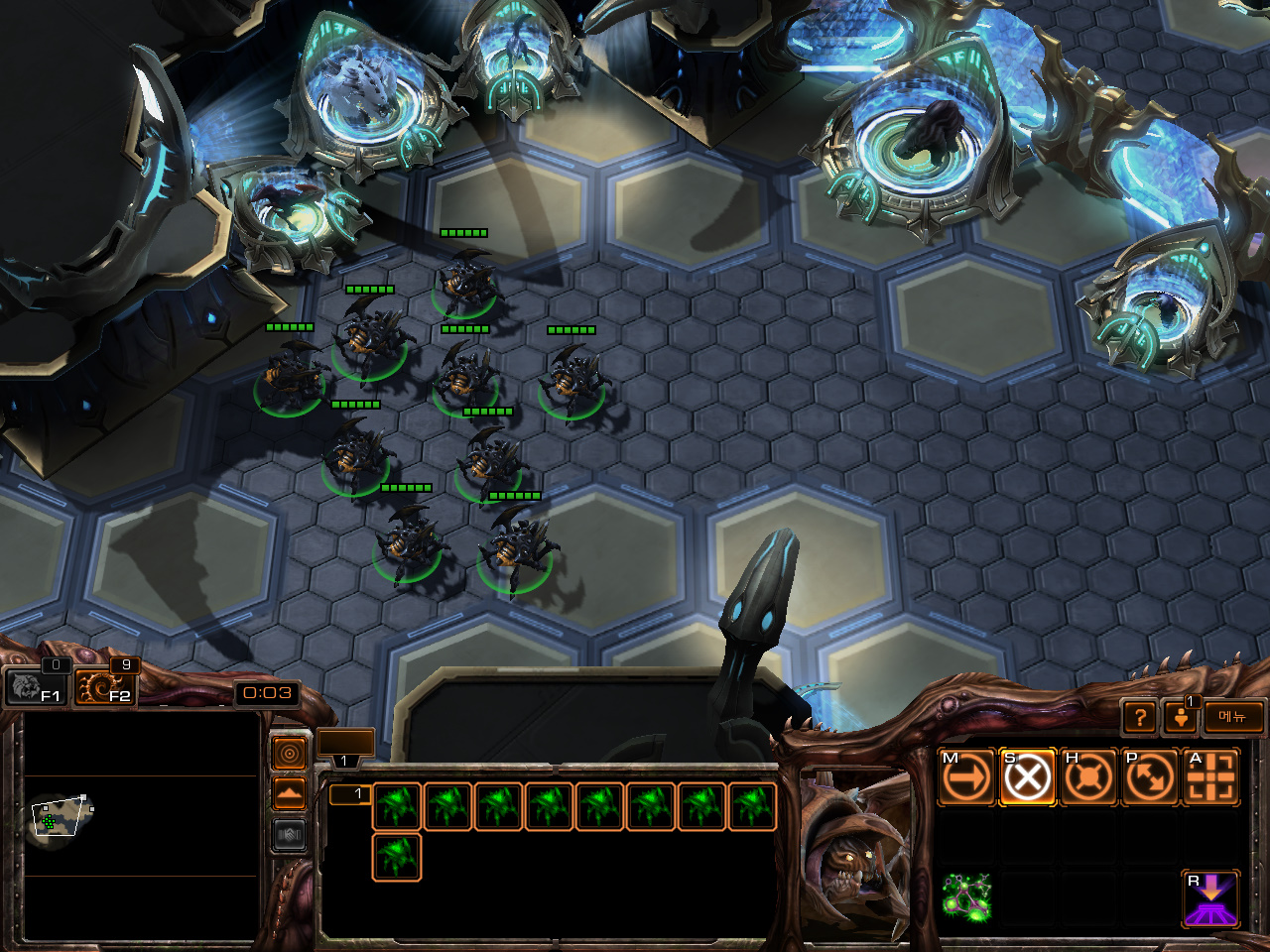The image size is (1270, 952).
Task: Select the second-row unit wireframe
Action: (397, 858)
